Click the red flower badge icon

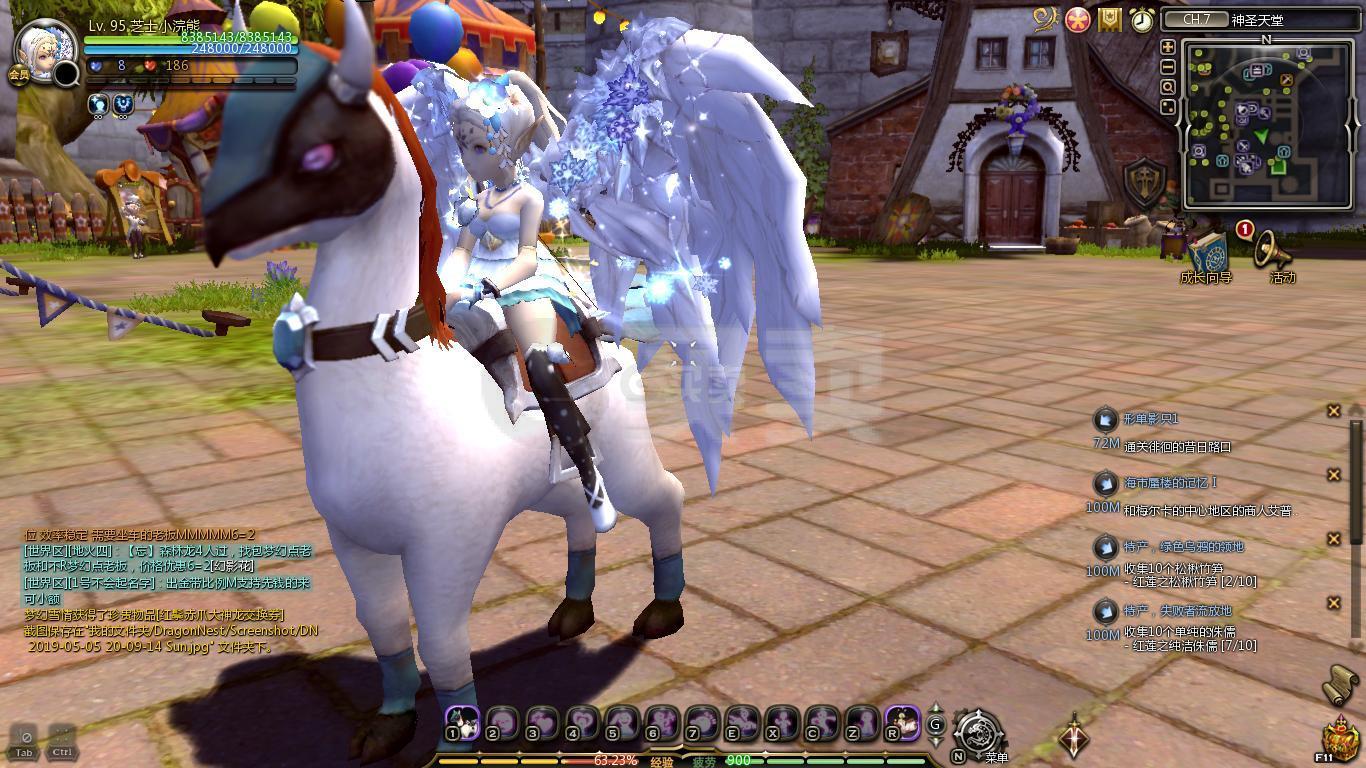coord(1078,20)
